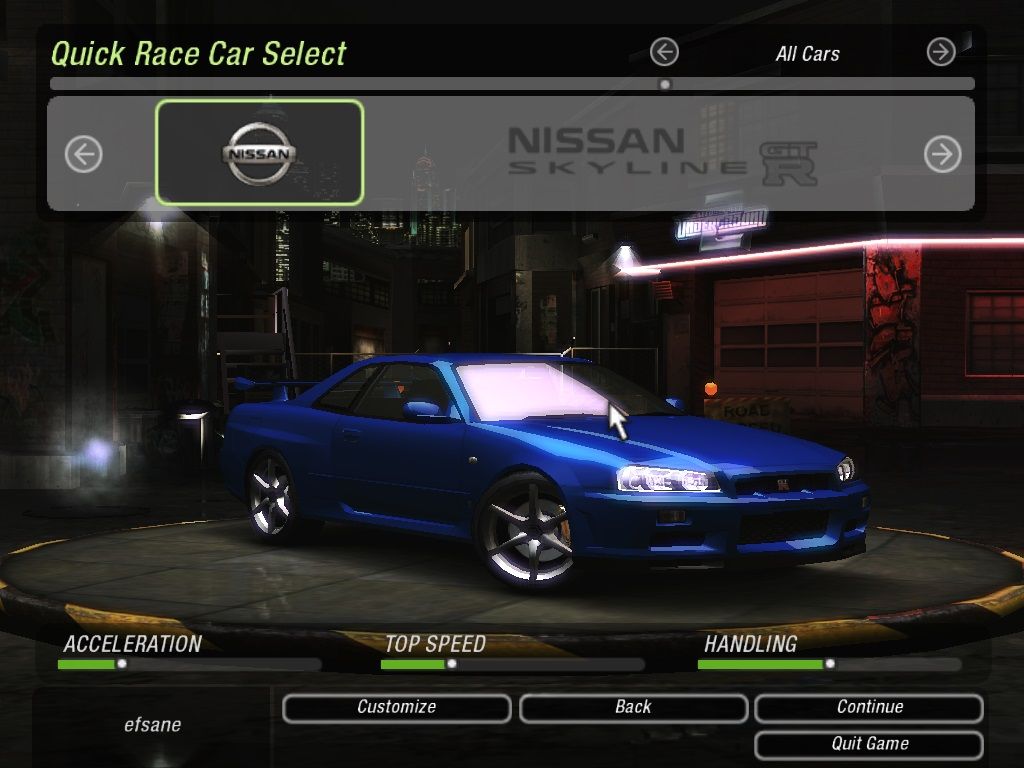This screenshot has width=1024, height=768.
Task: Select the highlighted Nissan logo tile
Action: (259, 153)
